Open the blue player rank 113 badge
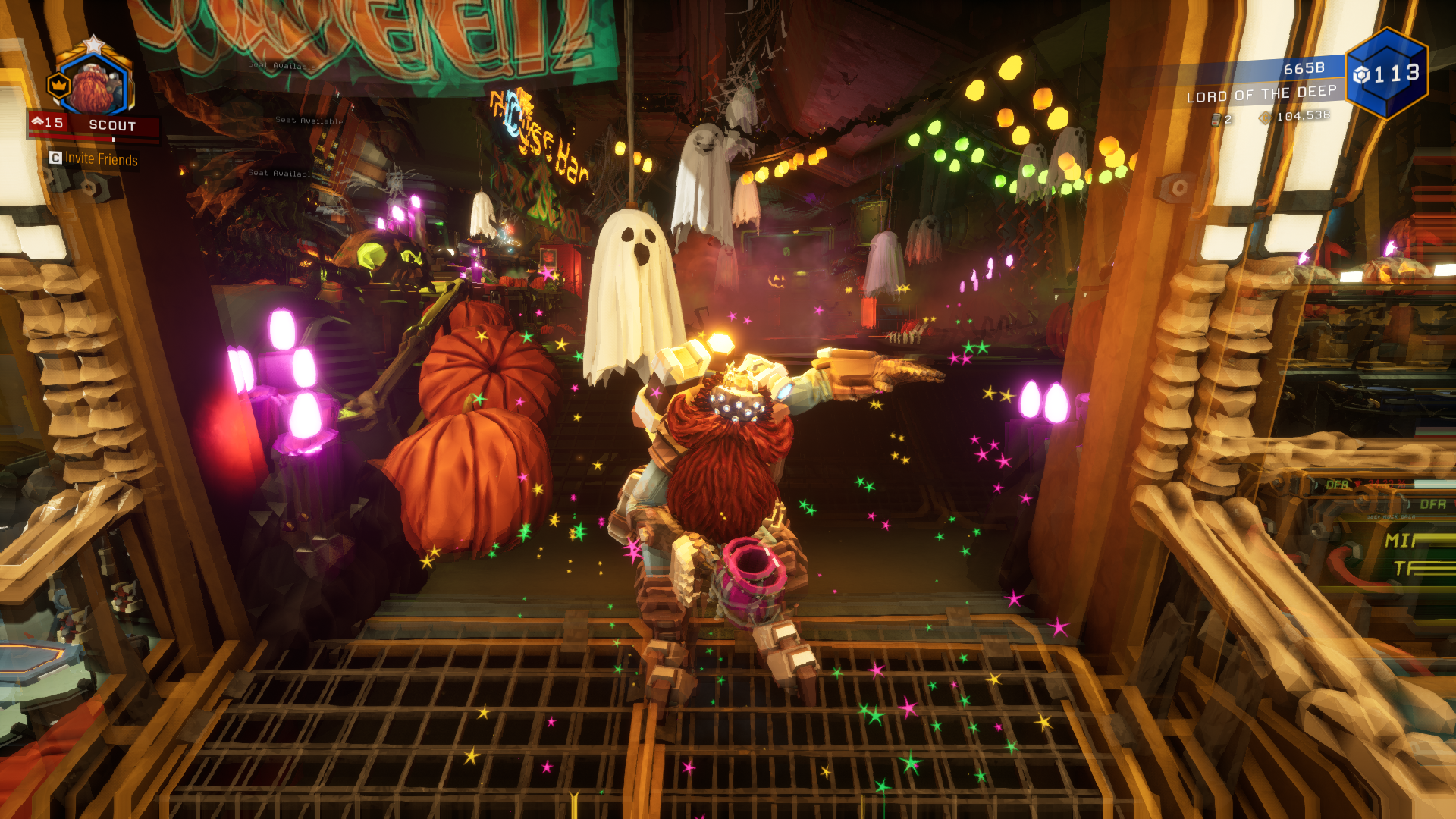This screenshot has width=1456, height=819. click(1387, 74)
